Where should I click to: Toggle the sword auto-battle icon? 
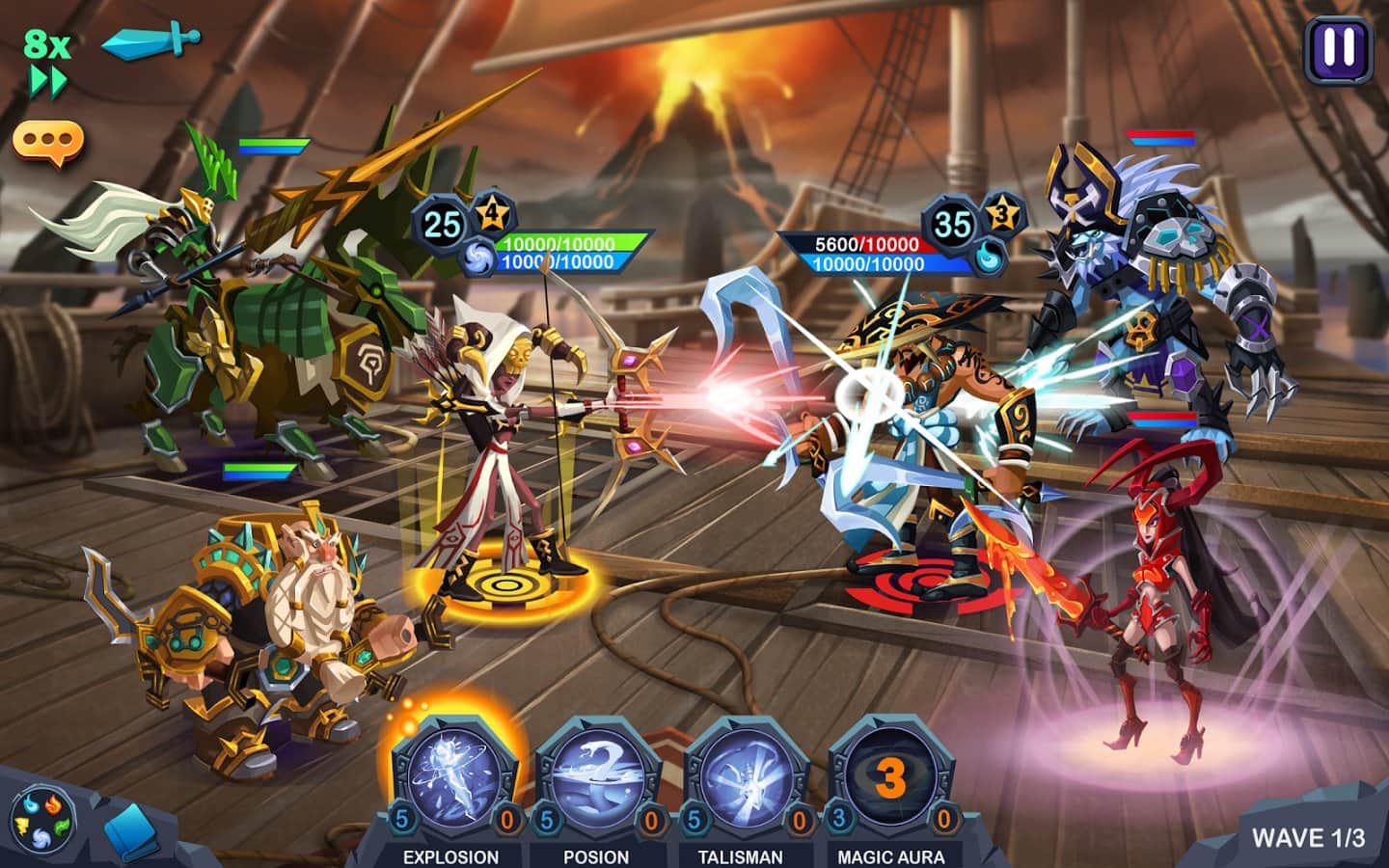pyautogui.click(x=151, y=41)
